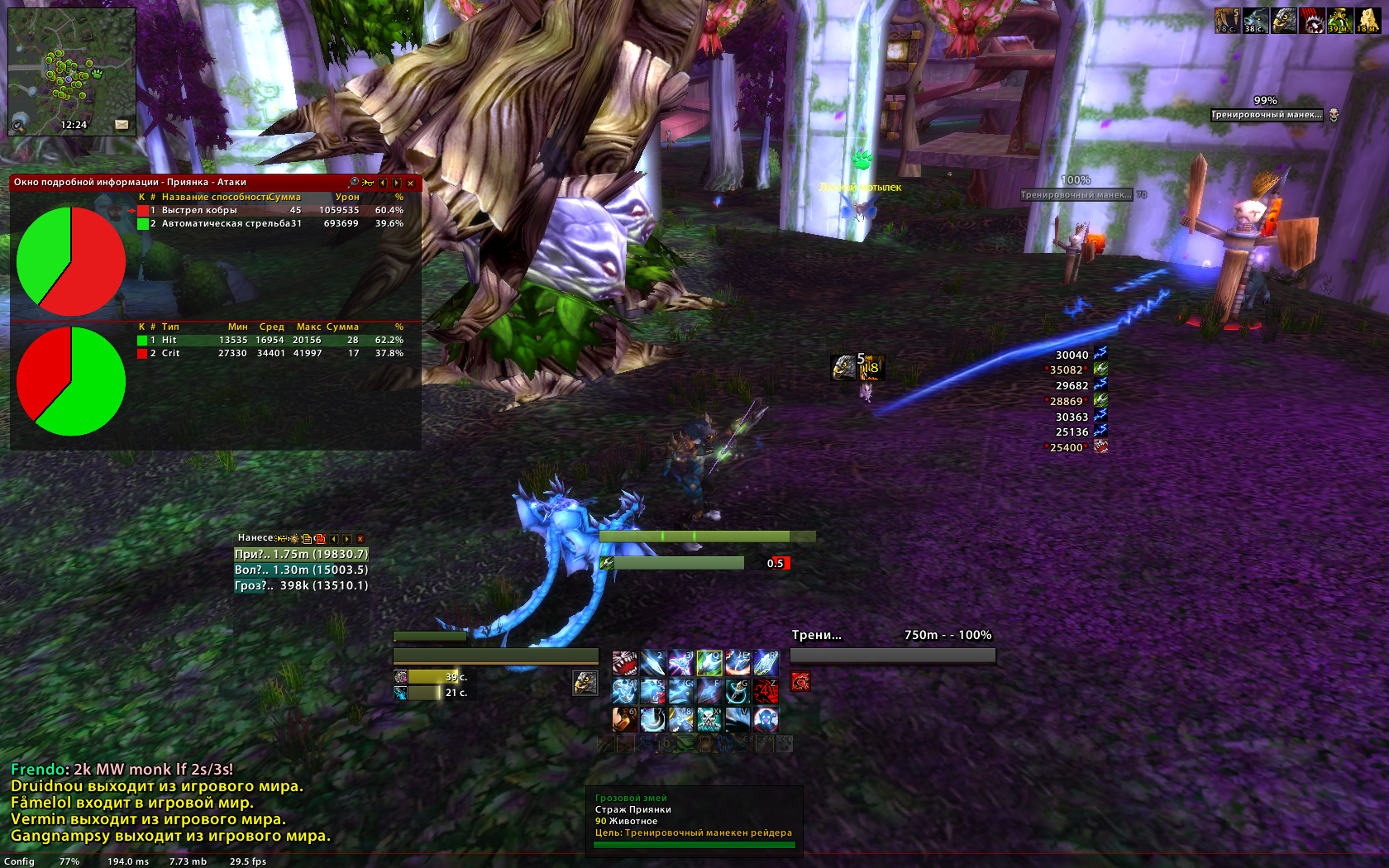
Task: Trigger the red rune ability on Z
Action: [766, 692]
